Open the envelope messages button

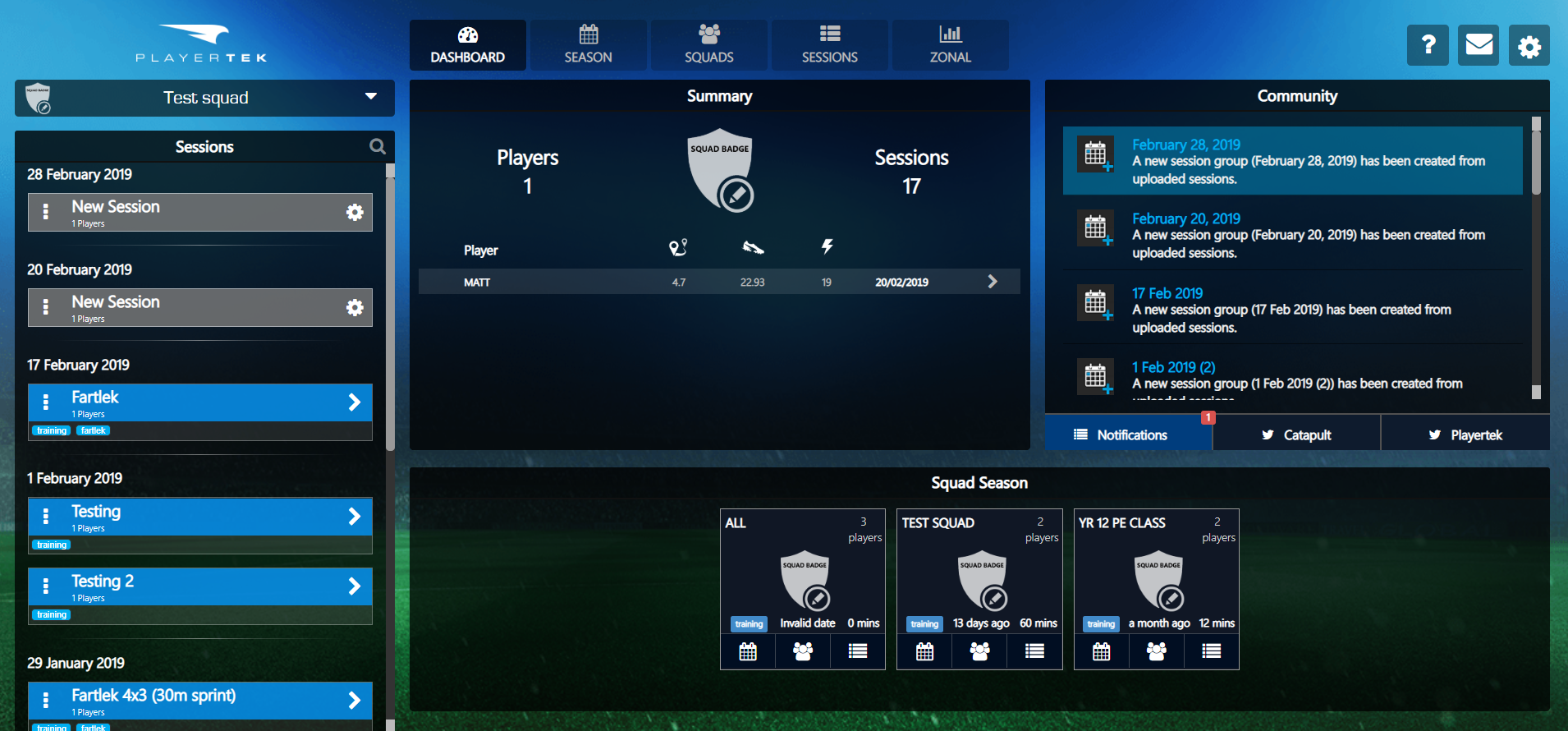1479,45
